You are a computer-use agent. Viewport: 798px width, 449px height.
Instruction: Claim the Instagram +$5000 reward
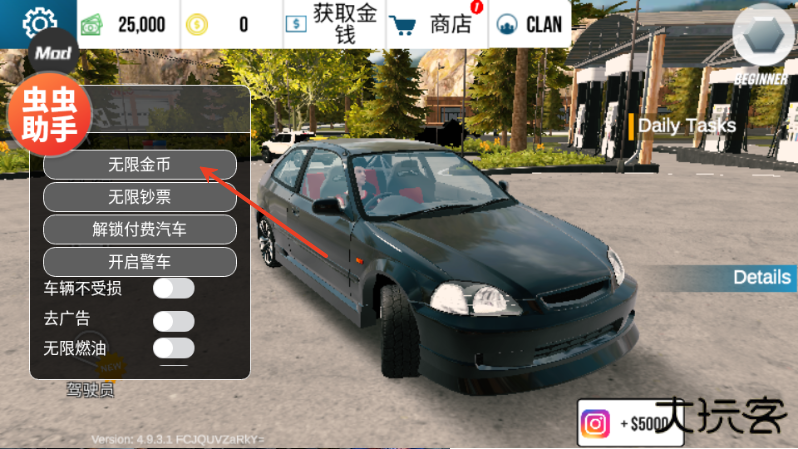[624, 423]
